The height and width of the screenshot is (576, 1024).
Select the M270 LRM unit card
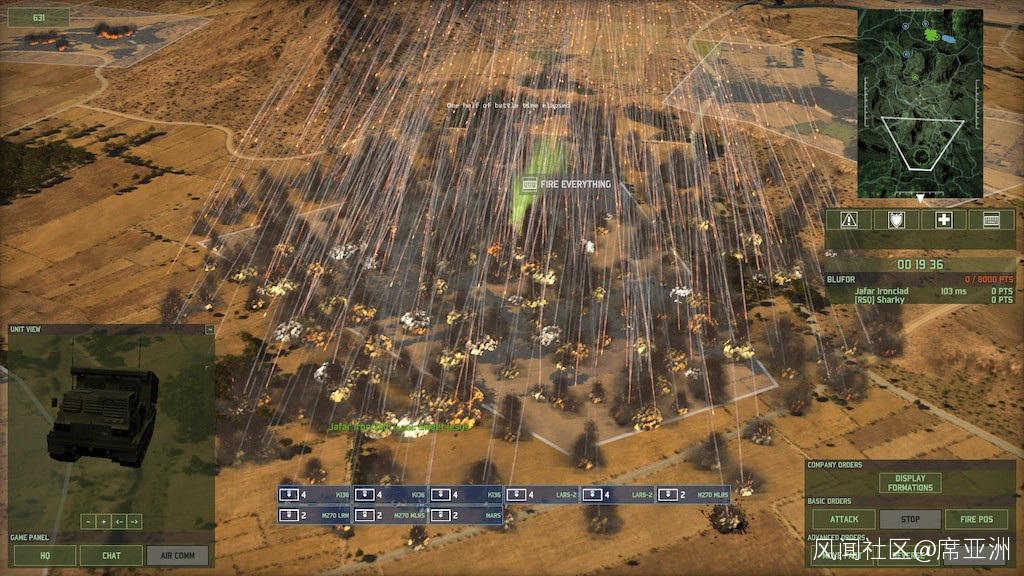315,515
